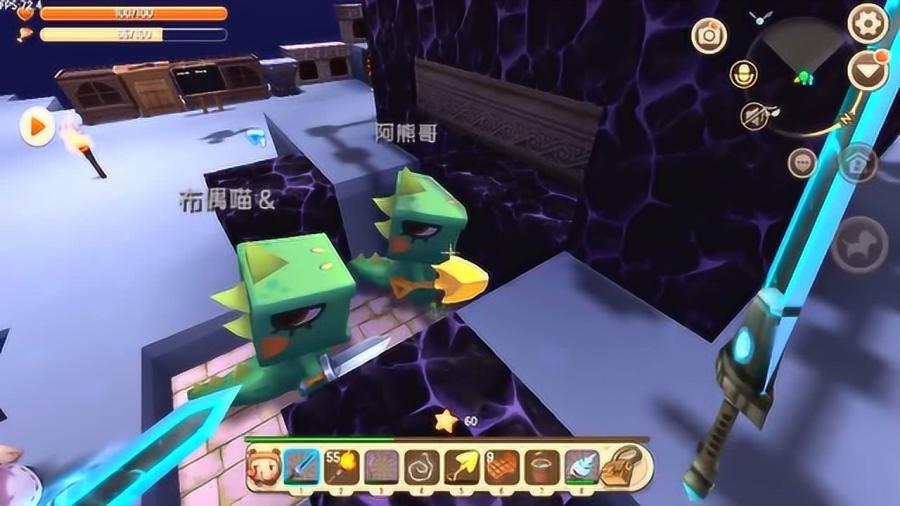Expand the downward triangle dropdown button
Image resolution: width=900 pixels, height=506 pixels.
pyautogui.click(x=867, y=70)
